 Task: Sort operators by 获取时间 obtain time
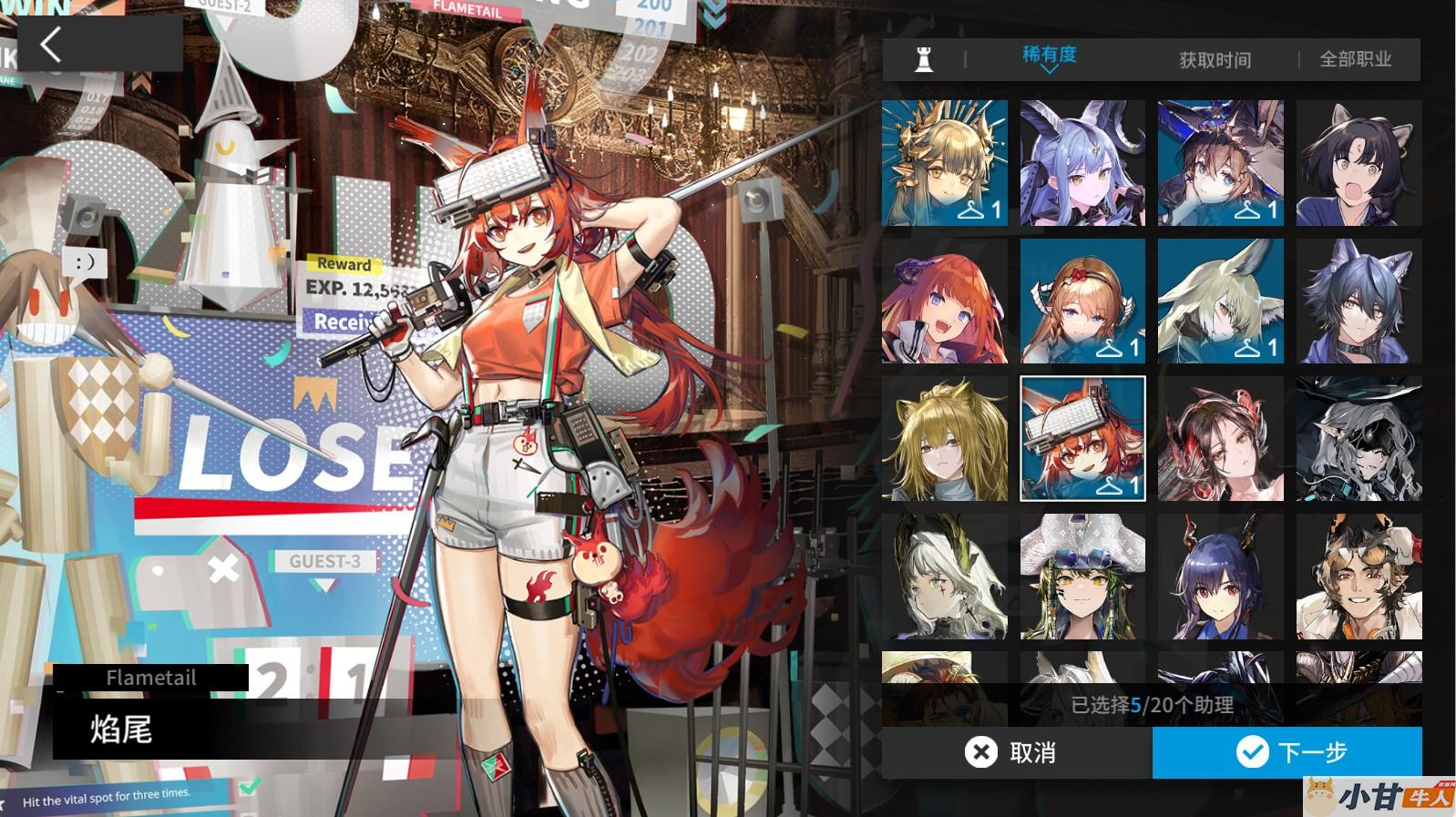click(1215, 60)
